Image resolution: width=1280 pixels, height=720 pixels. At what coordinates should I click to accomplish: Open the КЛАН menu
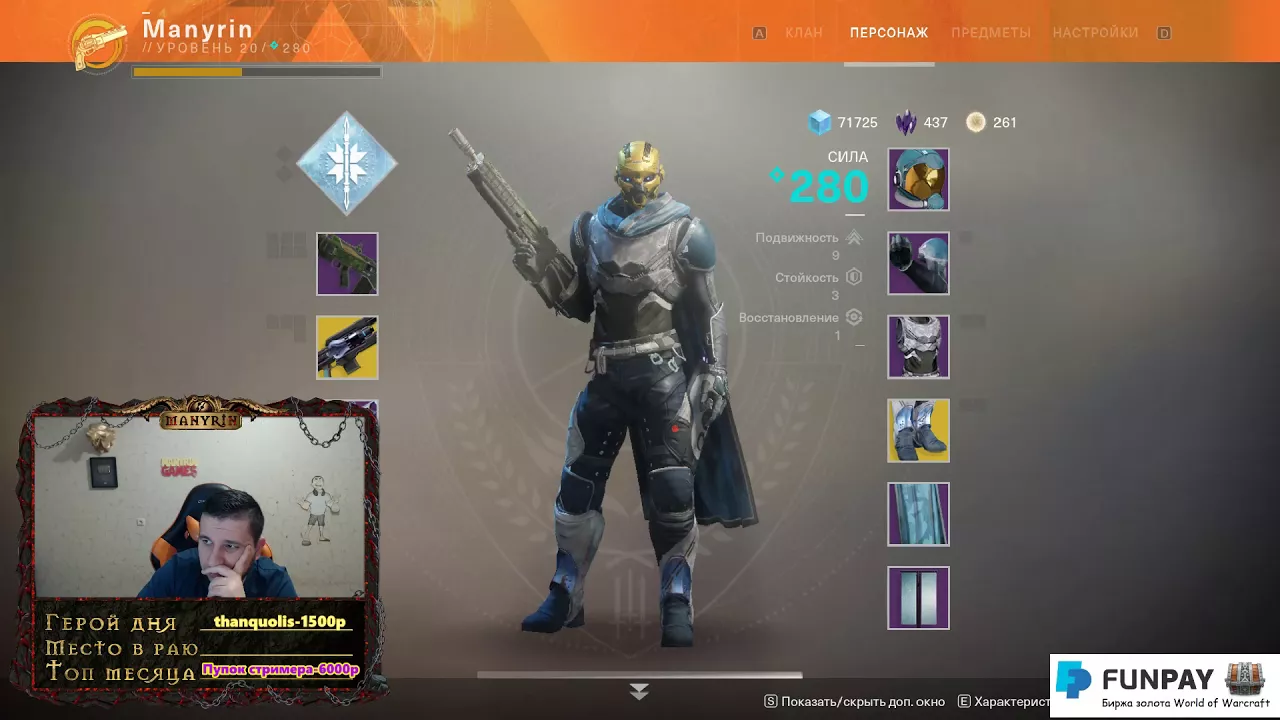coord(804,32)
